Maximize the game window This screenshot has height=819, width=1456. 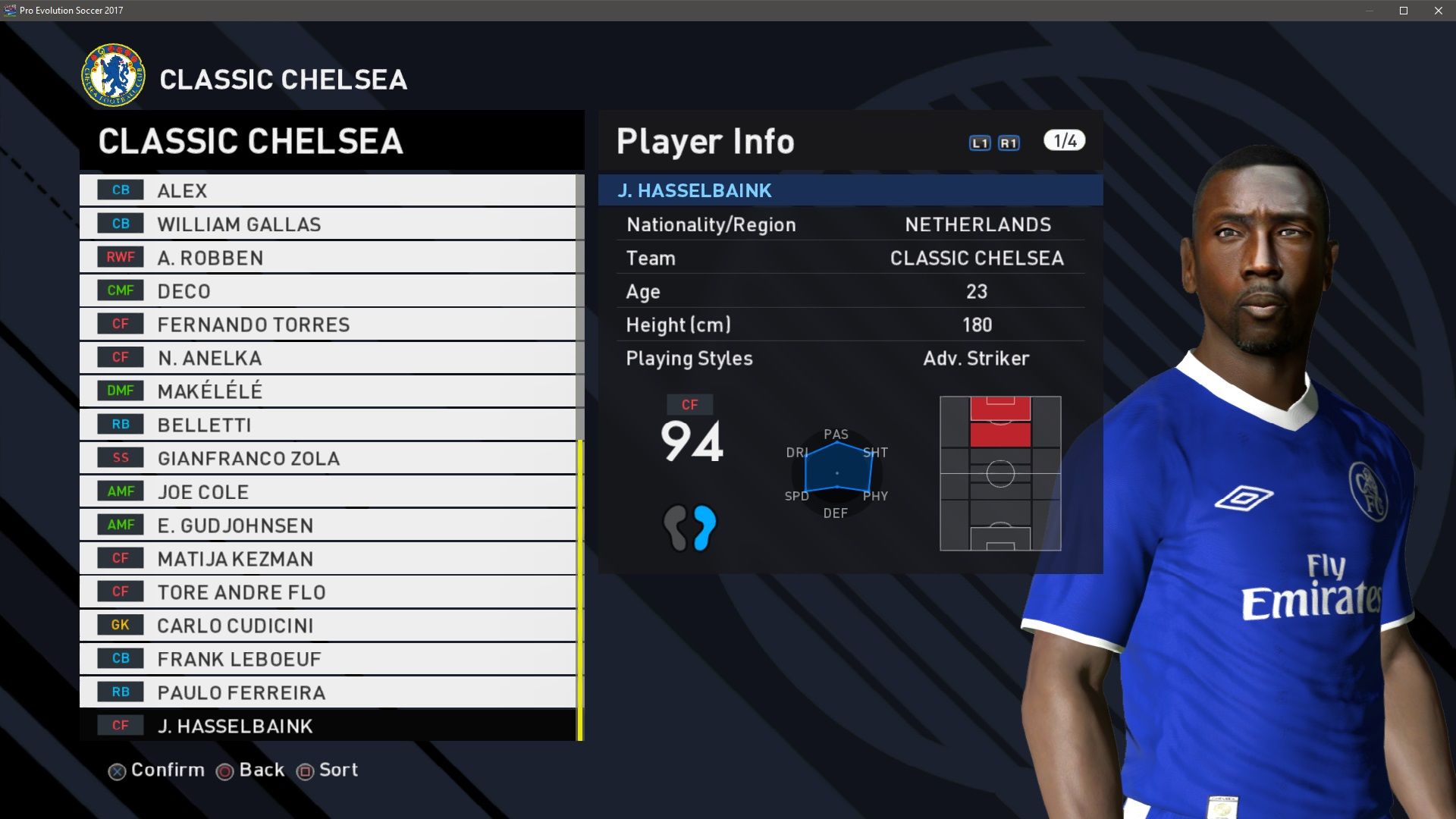coord(1404,11)
